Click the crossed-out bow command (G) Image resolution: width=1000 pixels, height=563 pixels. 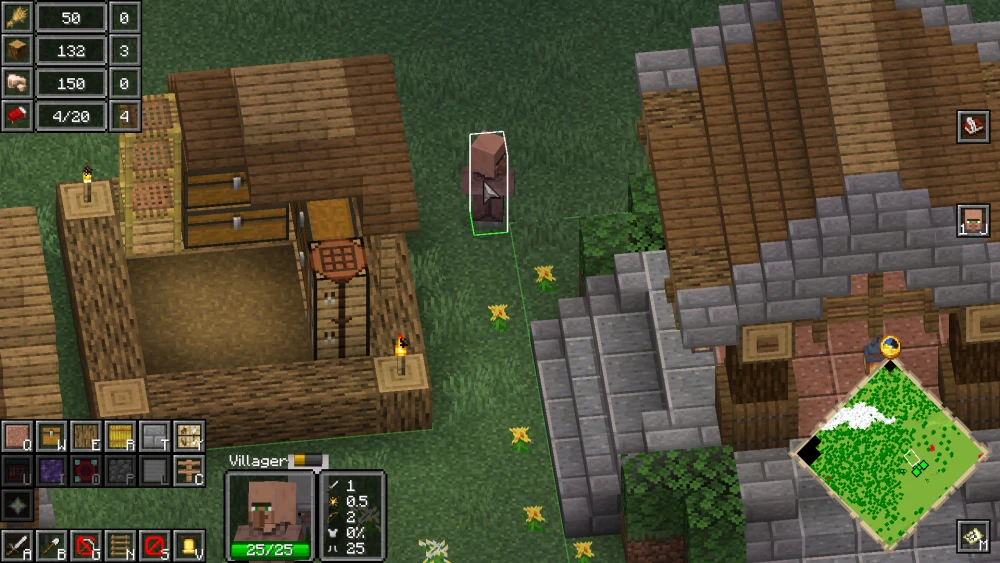[x=86, y=546]
